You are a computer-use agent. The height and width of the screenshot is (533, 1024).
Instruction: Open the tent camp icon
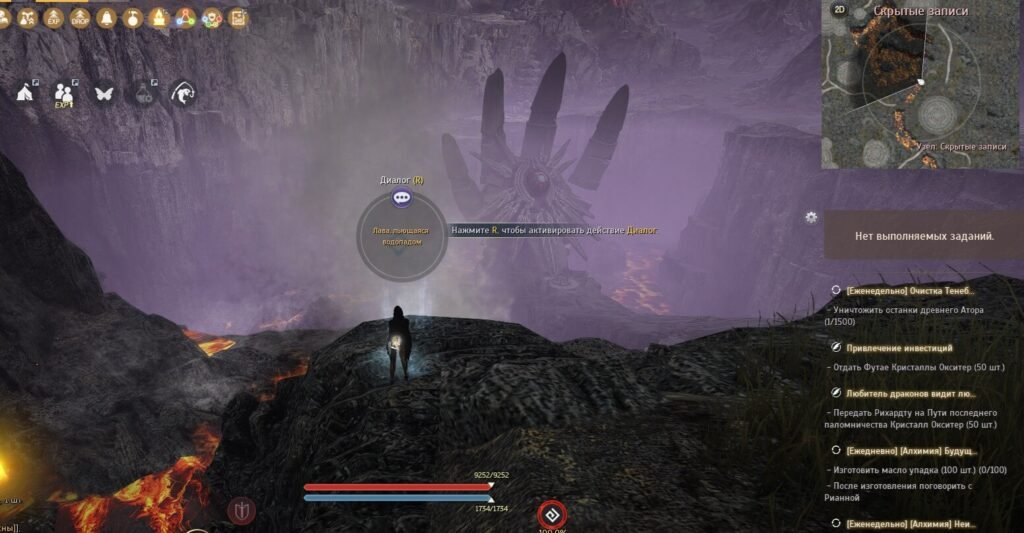(x=25, y=92)
